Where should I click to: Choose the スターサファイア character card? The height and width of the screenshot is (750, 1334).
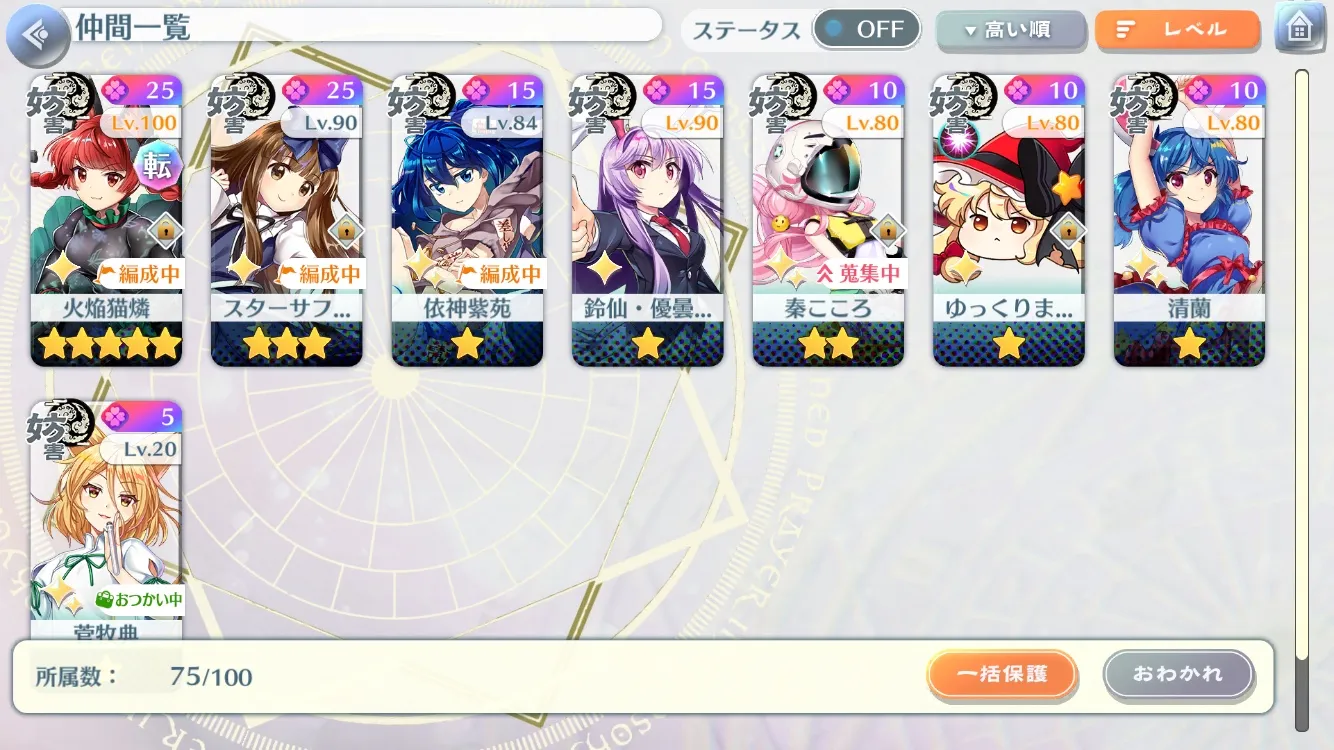pyautogui.click(x=286, y=220)
